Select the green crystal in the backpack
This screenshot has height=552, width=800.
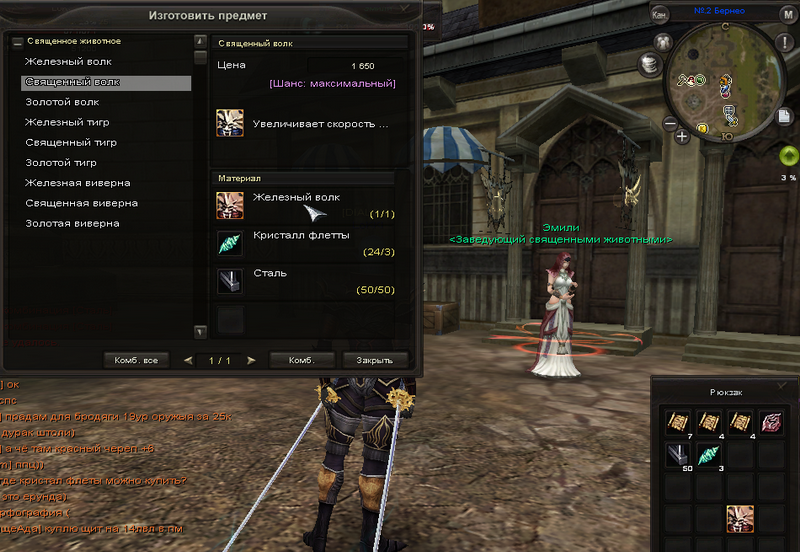click(x=709, y=455)
